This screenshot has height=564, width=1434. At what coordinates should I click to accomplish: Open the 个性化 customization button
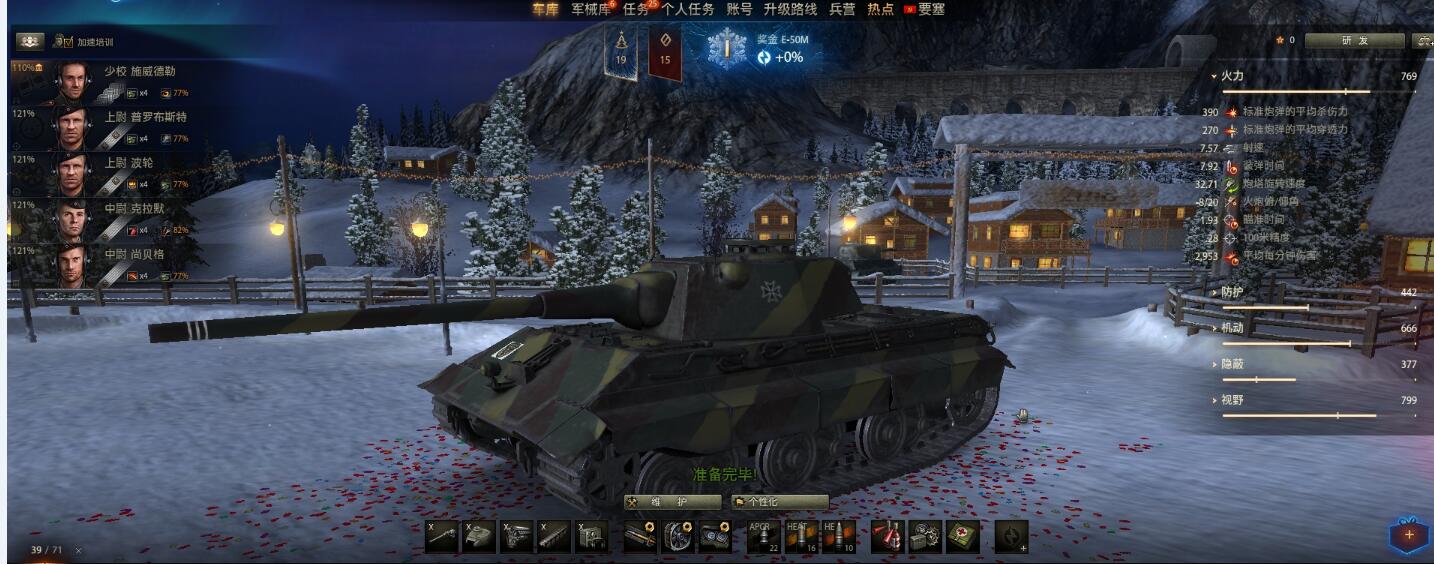[x=779, y=502]
